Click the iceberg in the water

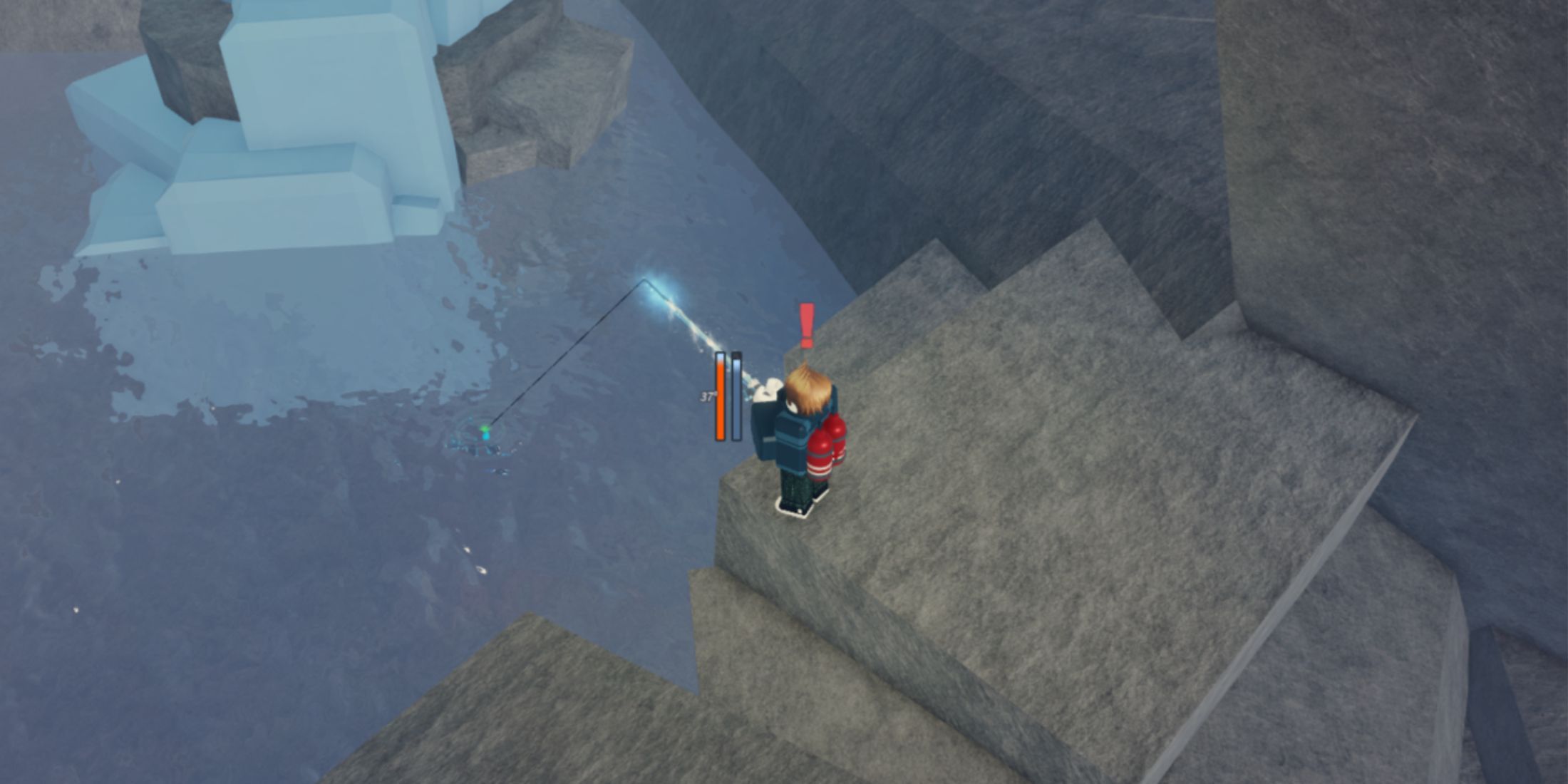pyautogui.click(x=285, y=128)
